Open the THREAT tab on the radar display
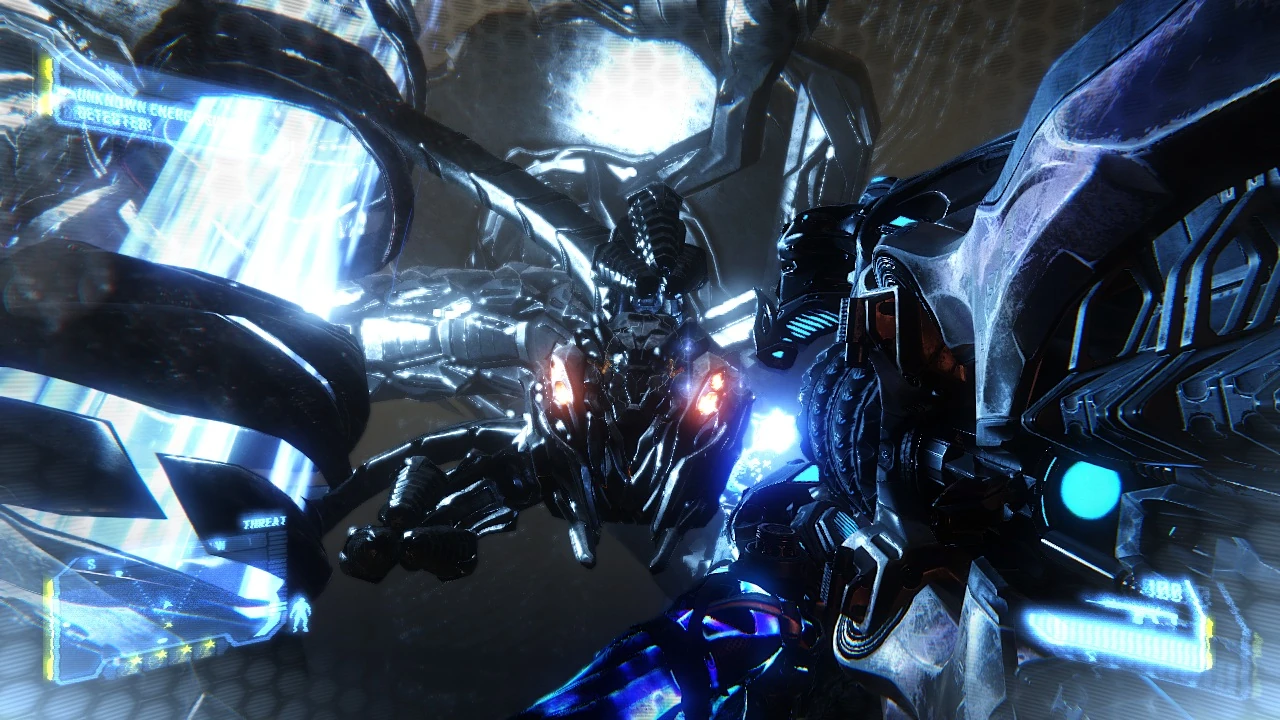 click(263, 520)
